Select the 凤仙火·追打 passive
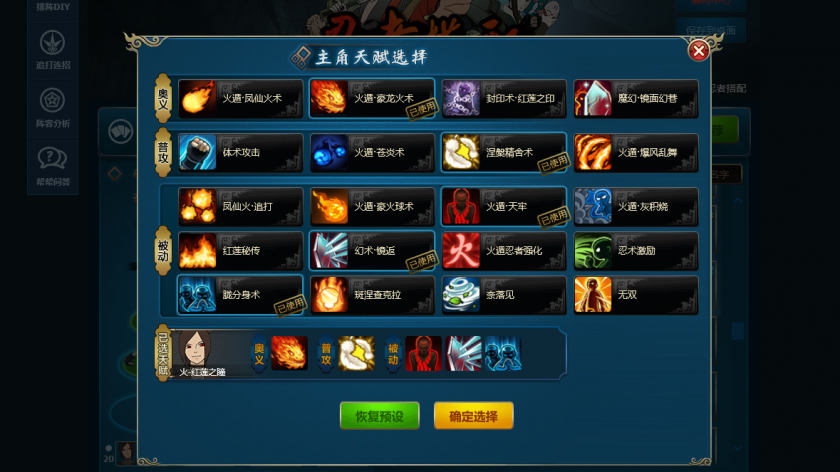The width and height of the screenshot is (840, 472). point(240,207)
